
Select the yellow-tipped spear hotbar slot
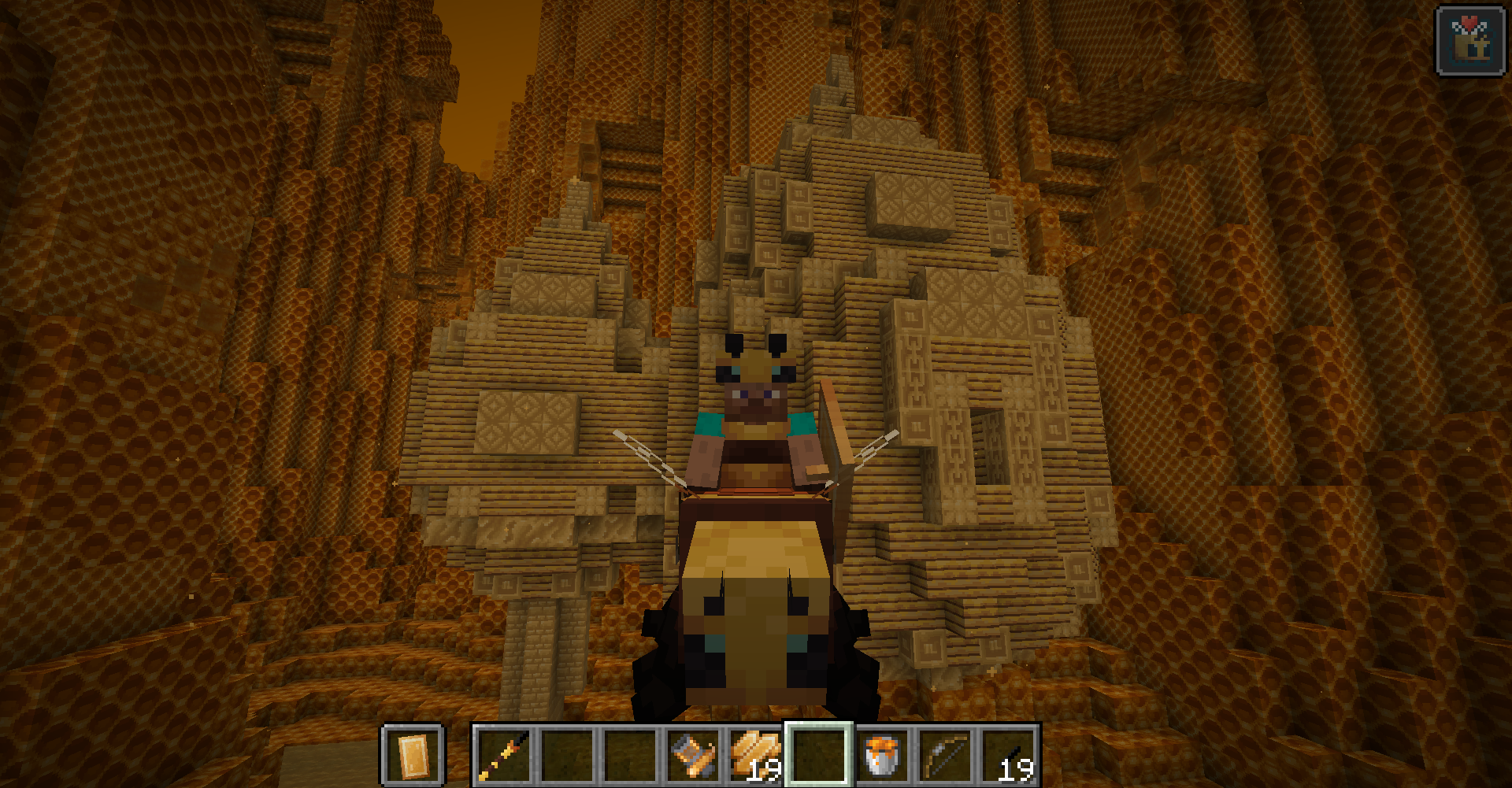[504, 756]
